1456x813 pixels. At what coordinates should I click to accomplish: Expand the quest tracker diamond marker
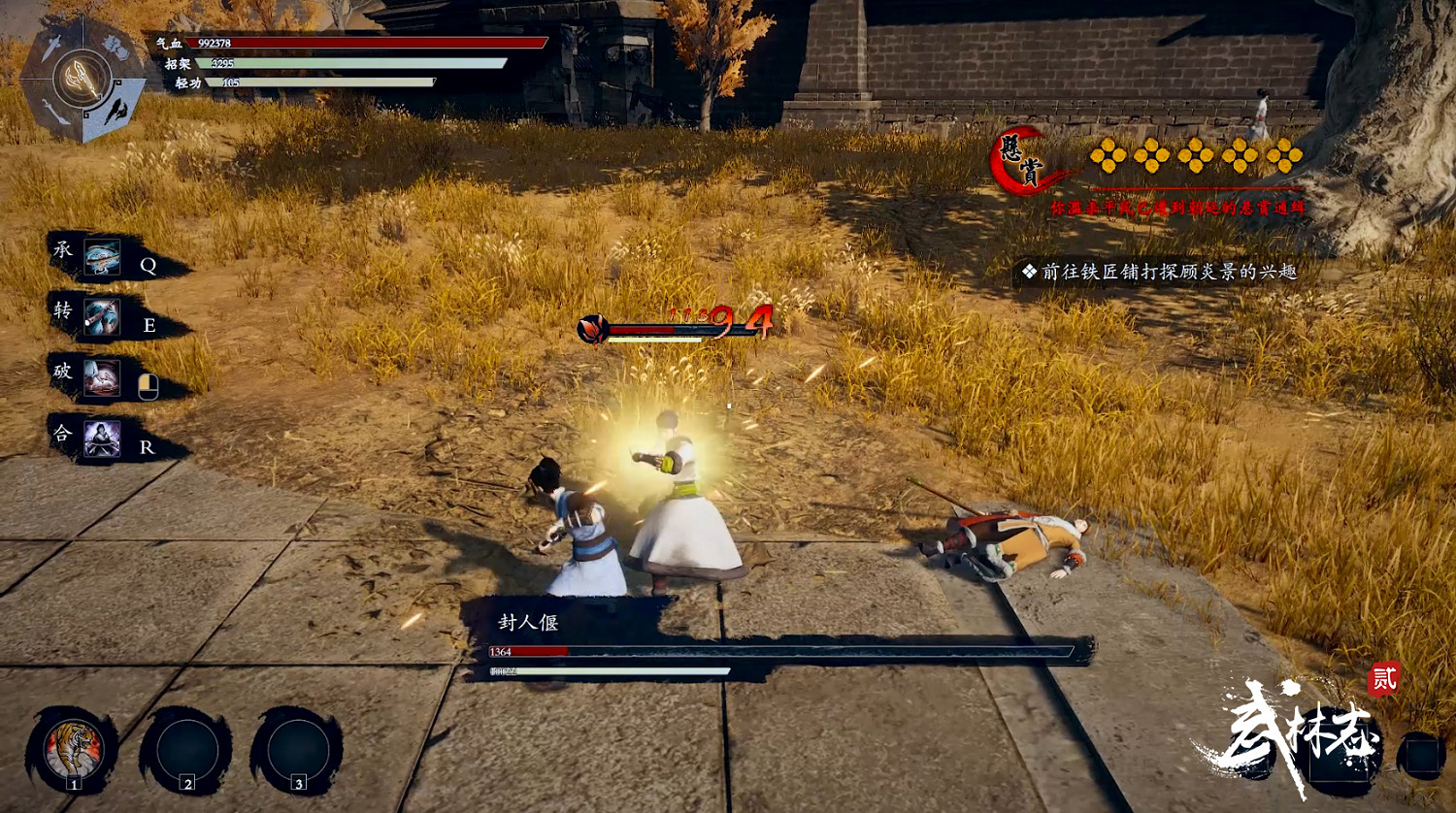pyautogui.click(x=1029, y=270)
